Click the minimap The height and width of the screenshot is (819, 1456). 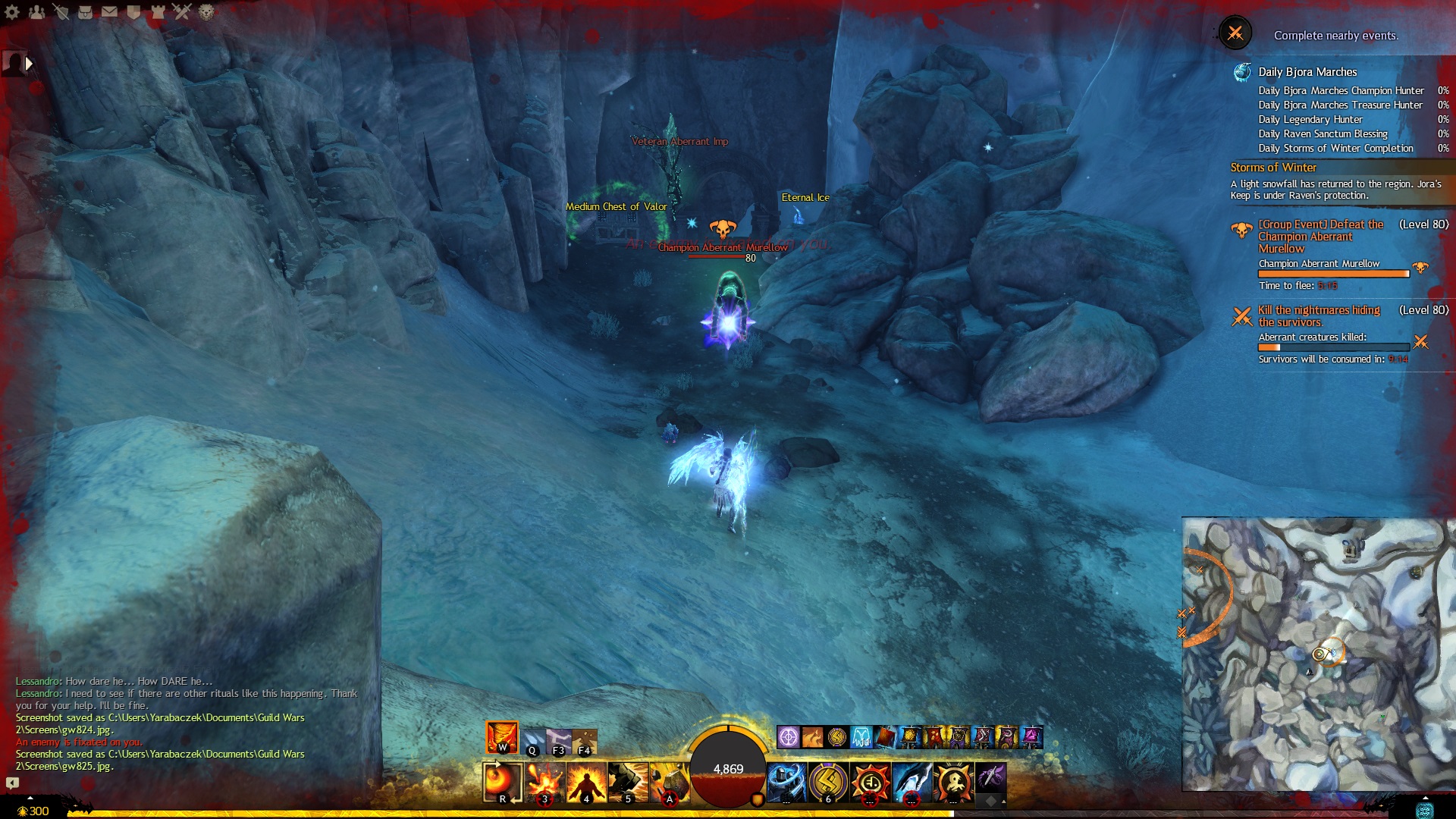pos(1318,654)
